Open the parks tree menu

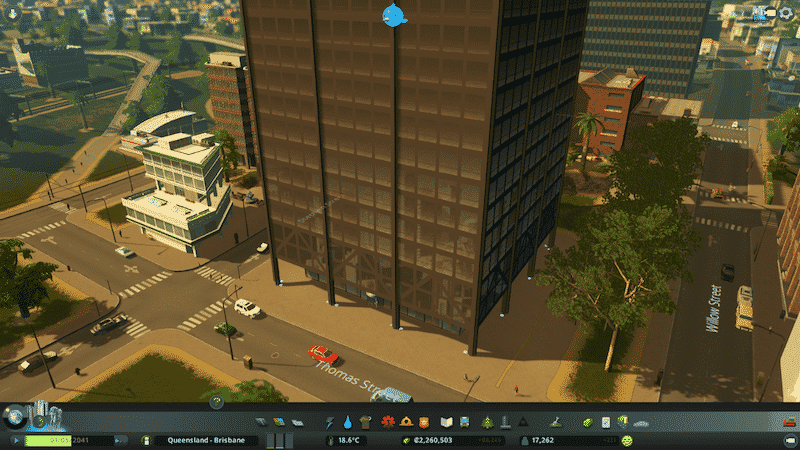click(487, 421)
